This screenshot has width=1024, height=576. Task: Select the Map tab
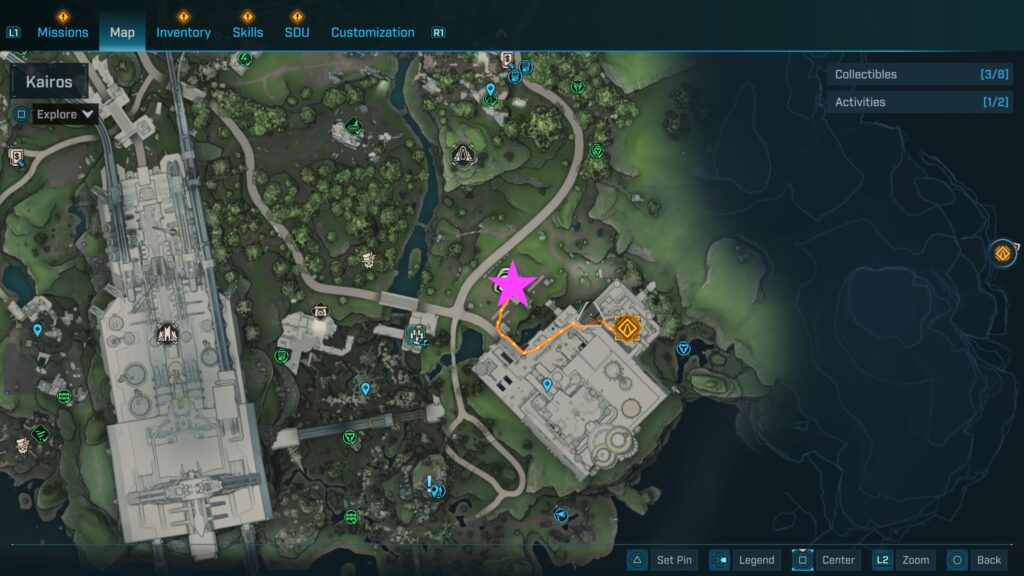[122, 32]
